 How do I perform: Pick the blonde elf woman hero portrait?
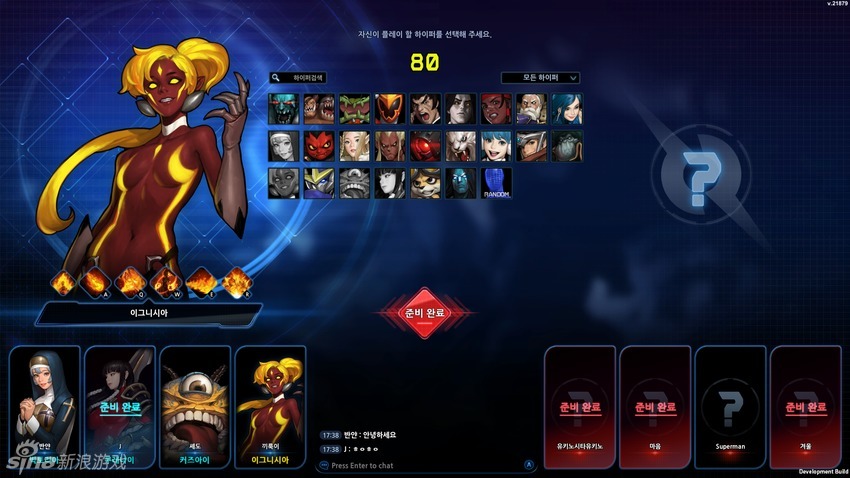click(354, 145)
